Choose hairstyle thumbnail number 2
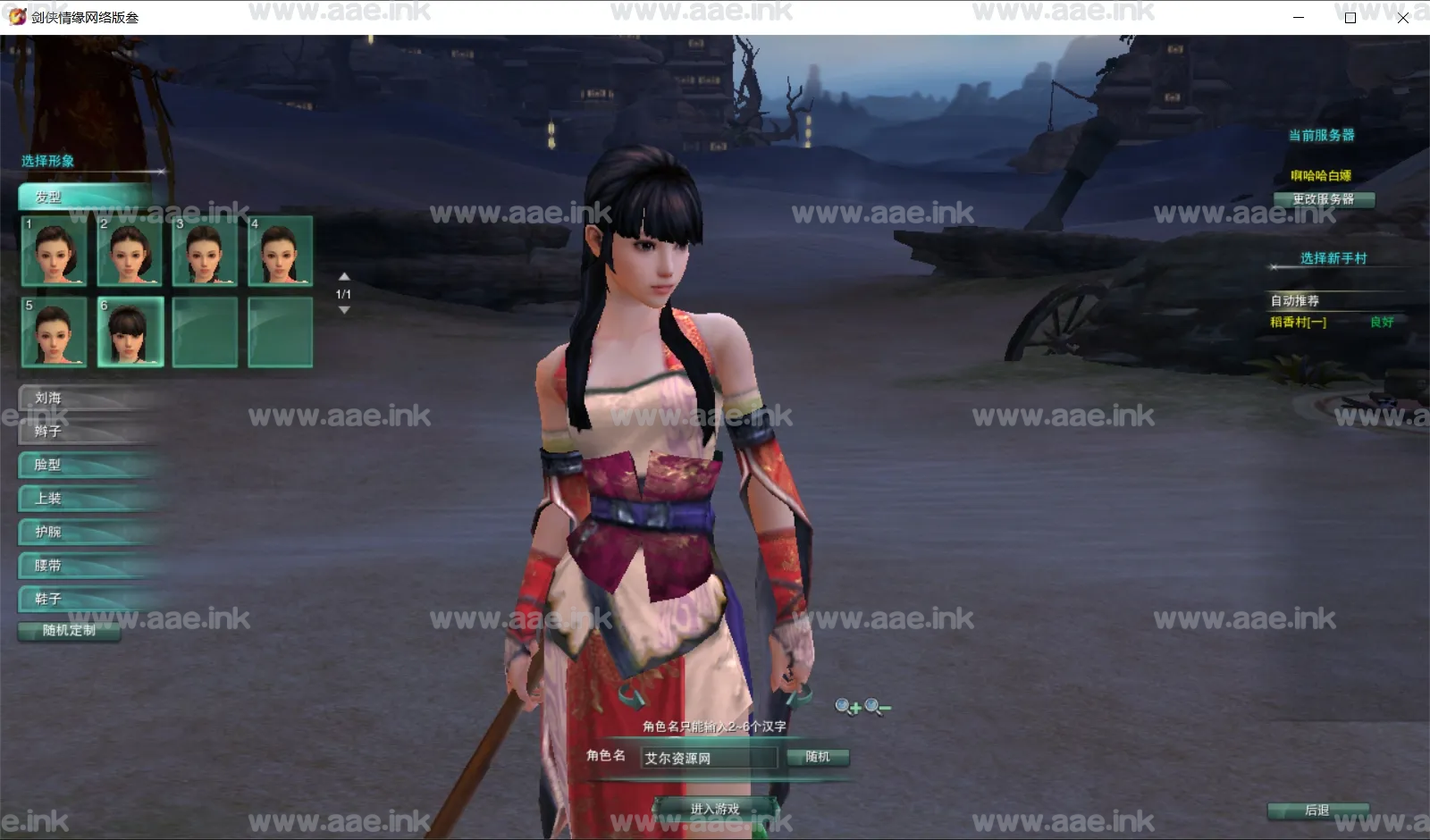 tap(130, 250)
